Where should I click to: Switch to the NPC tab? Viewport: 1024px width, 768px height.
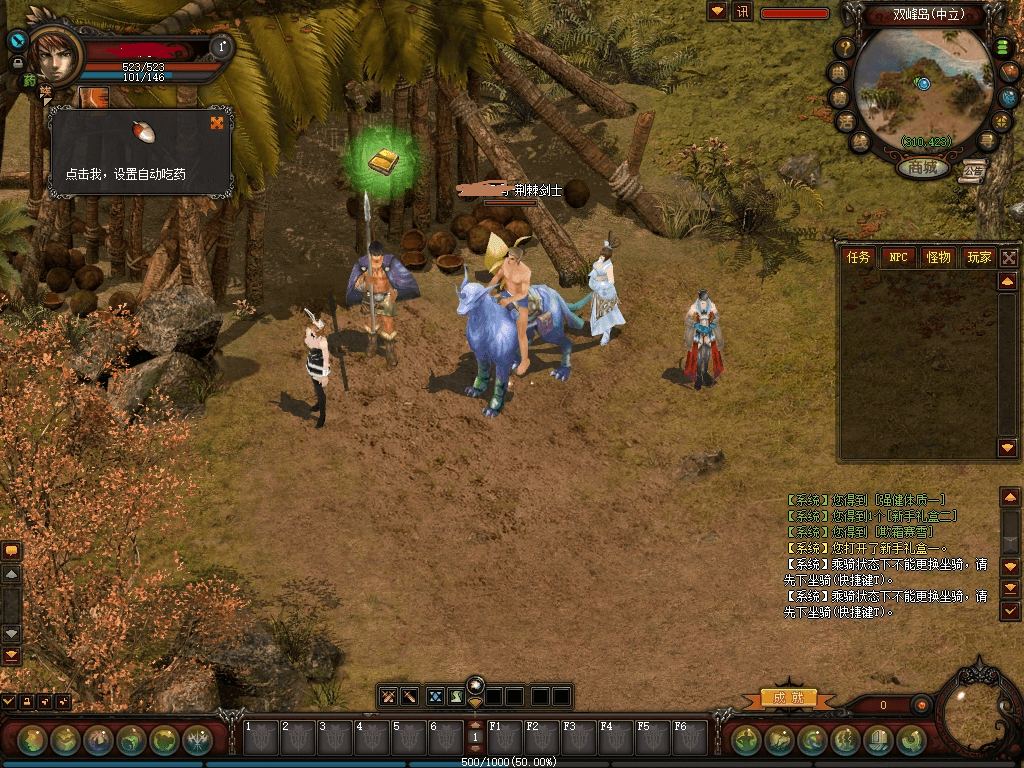click(899, 258)
